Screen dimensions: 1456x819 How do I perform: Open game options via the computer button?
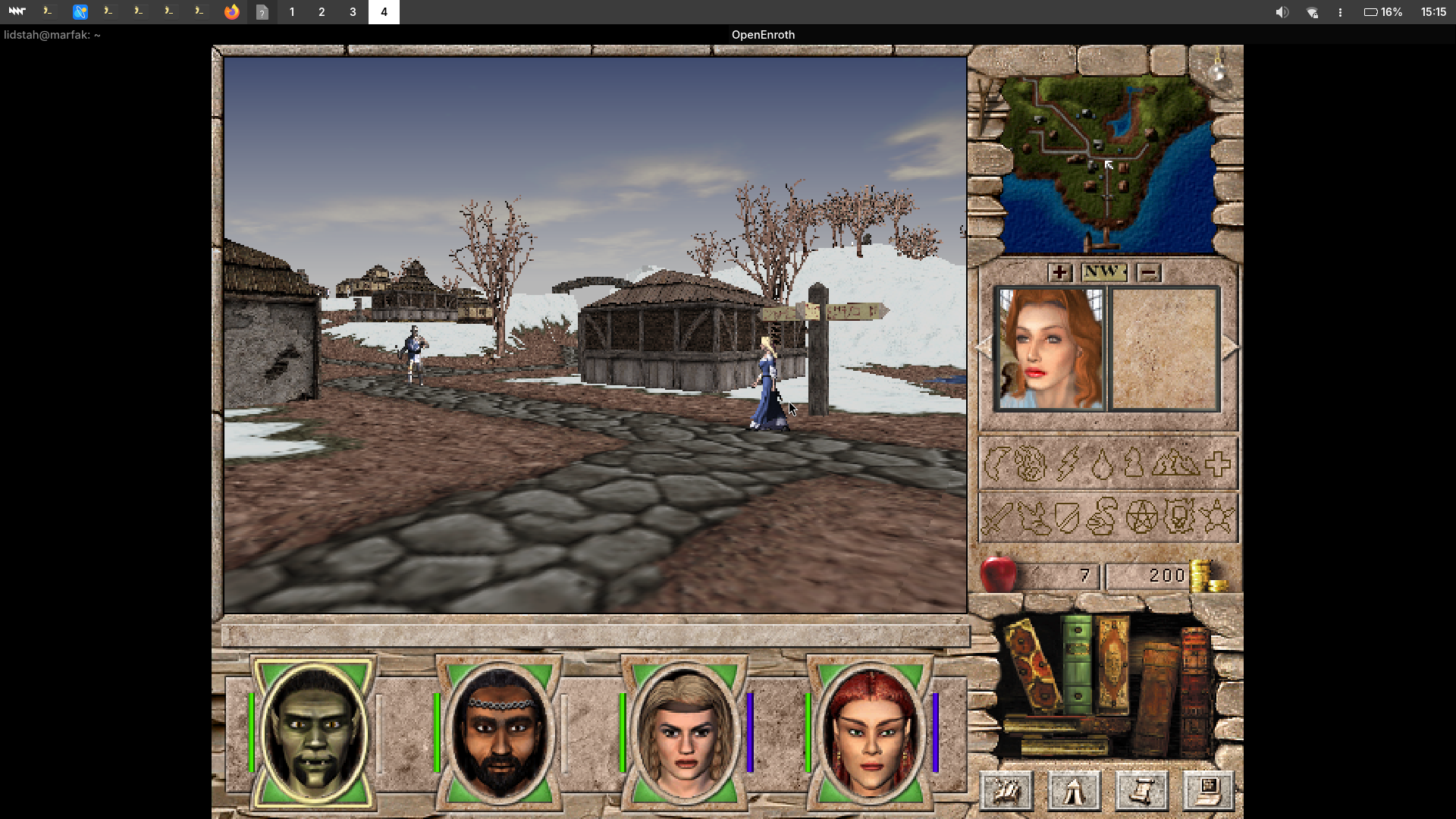pos(1208,791)
